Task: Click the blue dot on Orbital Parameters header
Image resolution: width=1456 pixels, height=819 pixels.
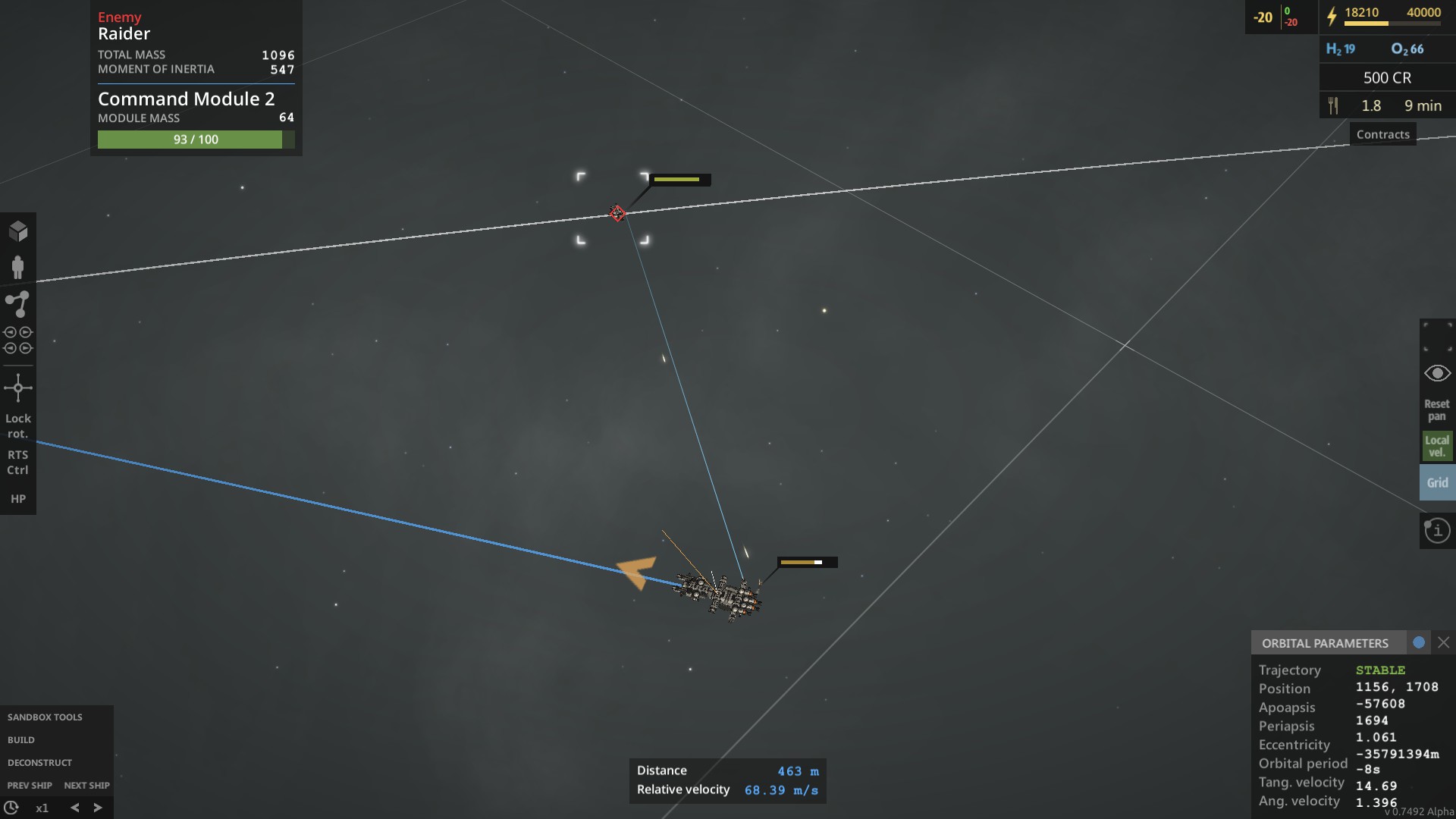Action: [x=1420, y=642]
